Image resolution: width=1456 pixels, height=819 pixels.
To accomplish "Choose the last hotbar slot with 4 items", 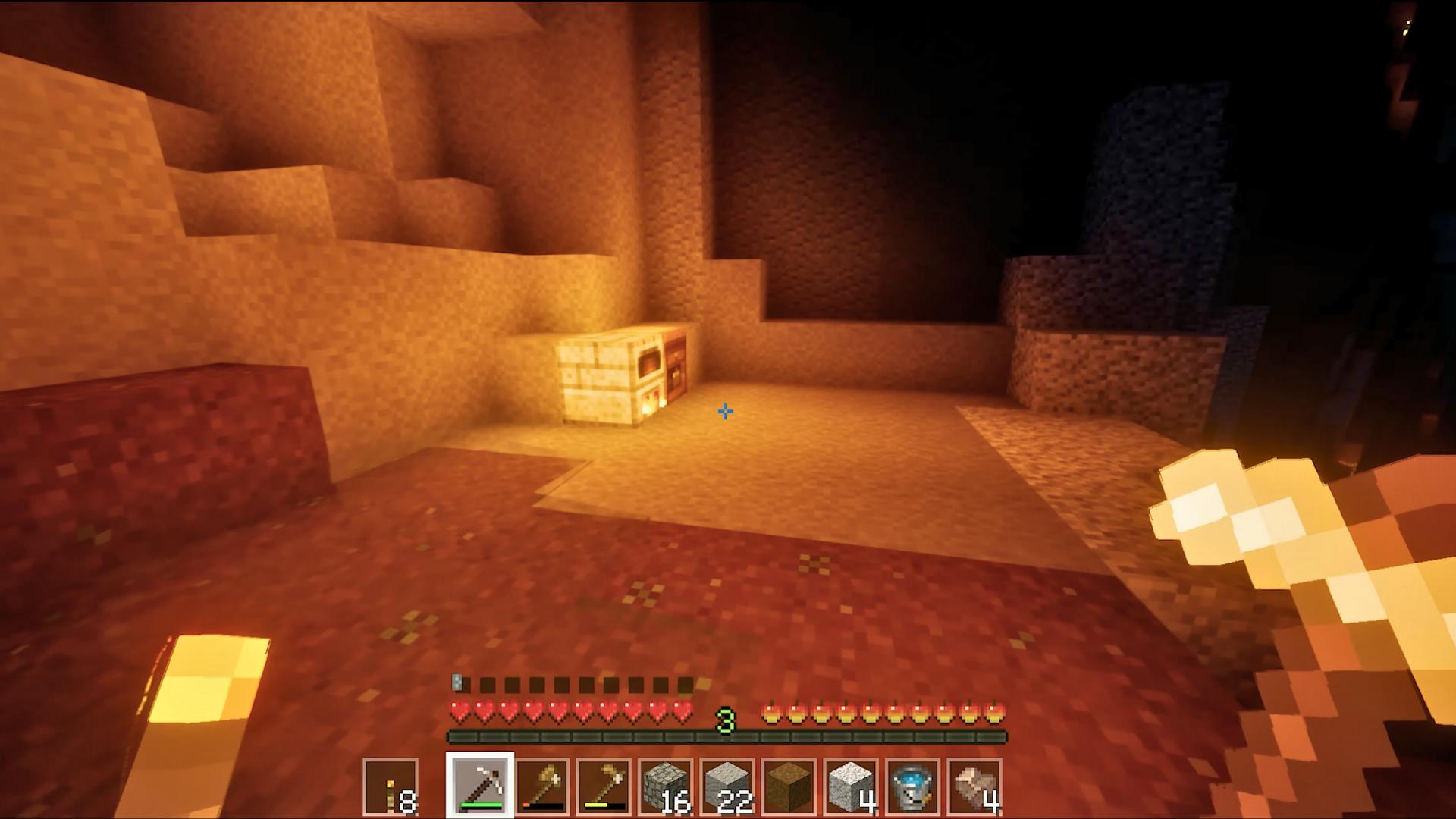I will (974, 786).
